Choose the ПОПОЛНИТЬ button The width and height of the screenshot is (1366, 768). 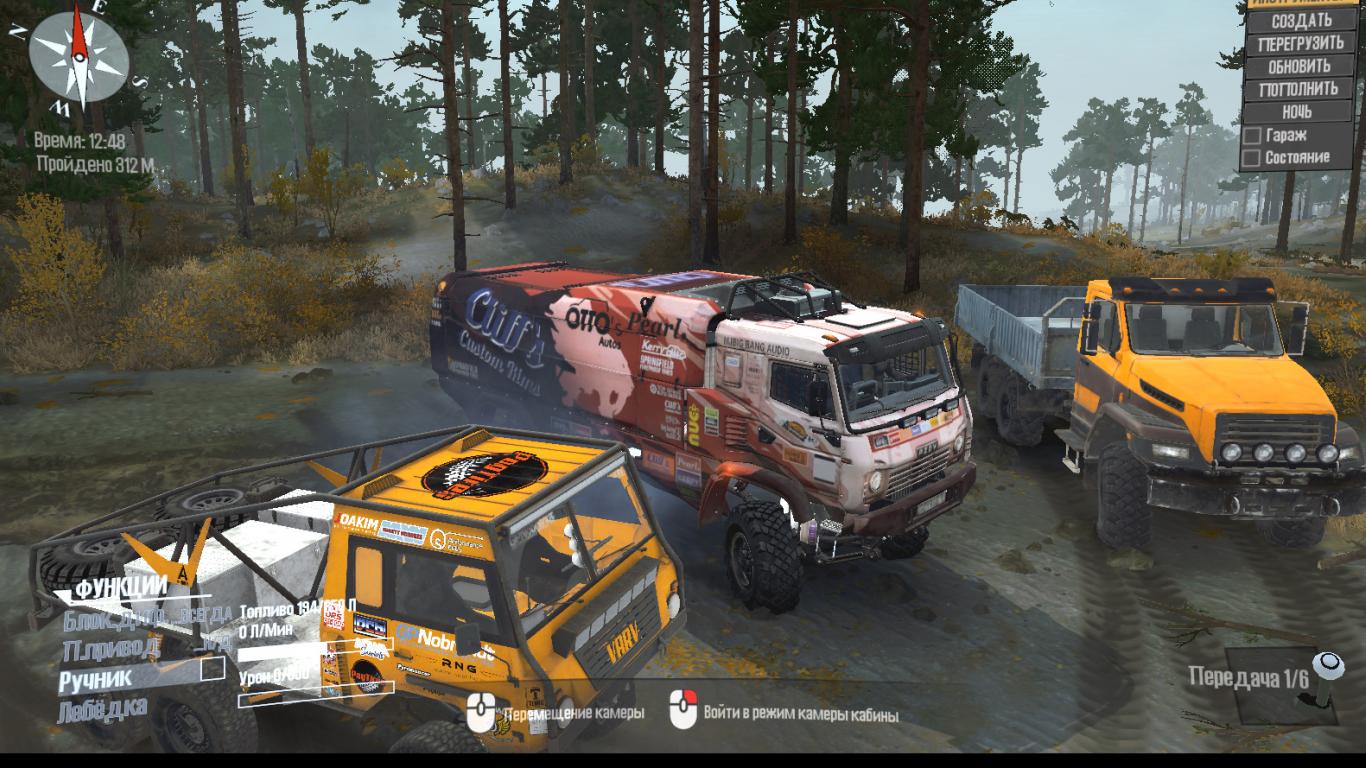(x=1300, y=89)
